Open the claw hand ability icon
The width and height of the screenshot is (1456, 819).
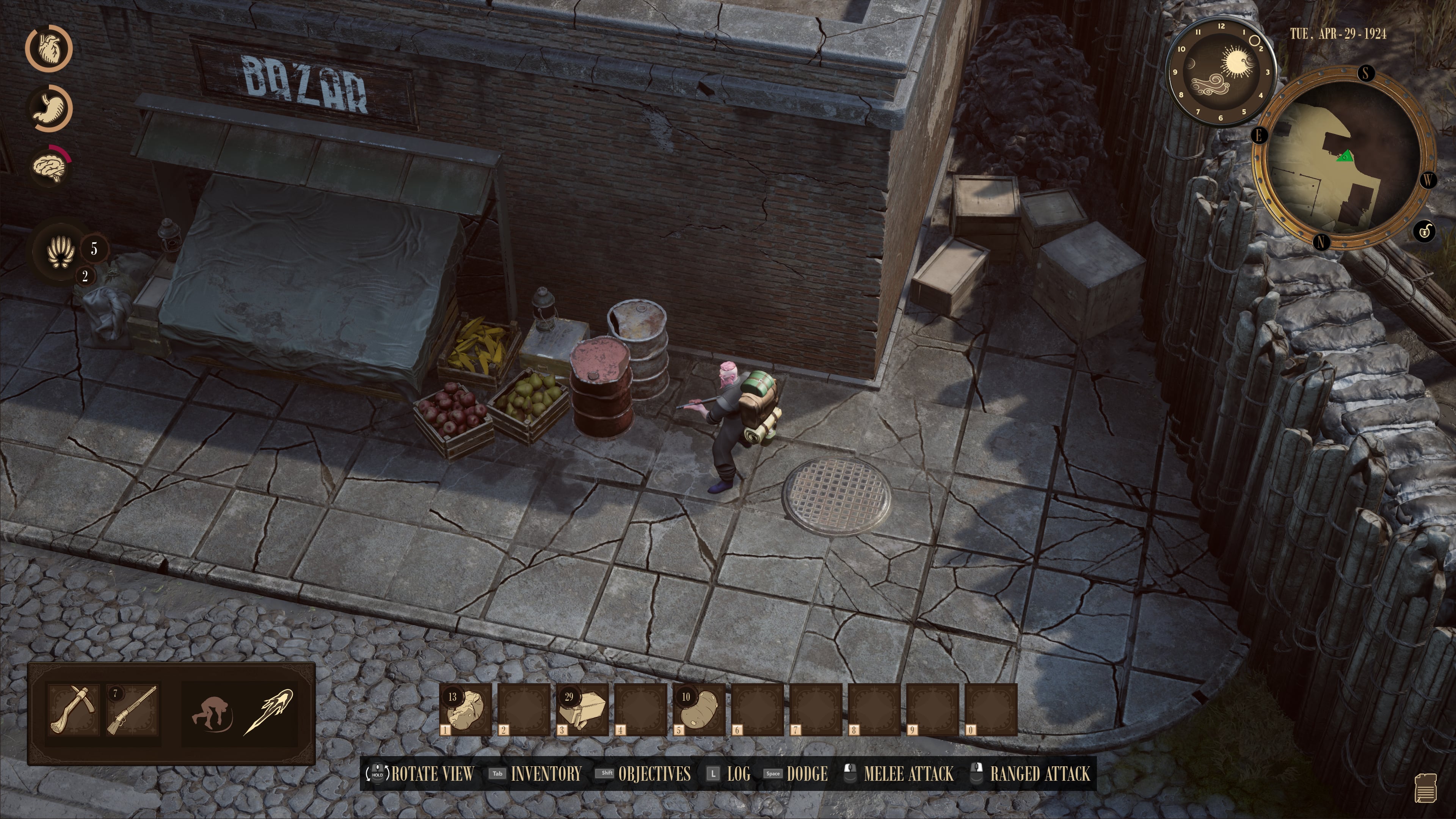61,250
